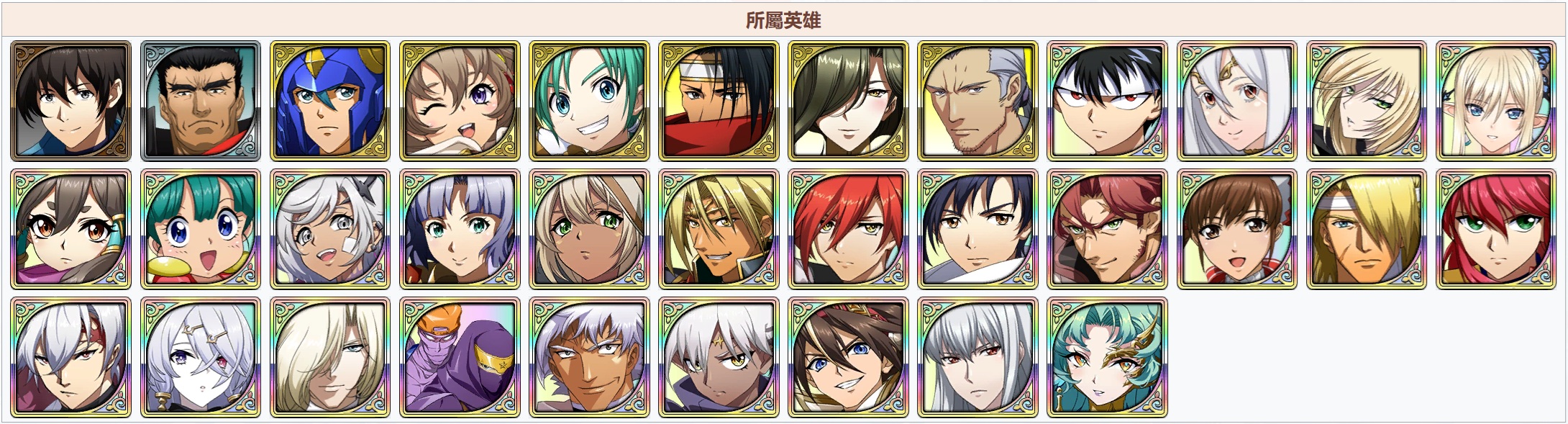Pick the teal-haired girl with big blue eyes
The image size is (1568, 424).
click(x=201, y=229)
